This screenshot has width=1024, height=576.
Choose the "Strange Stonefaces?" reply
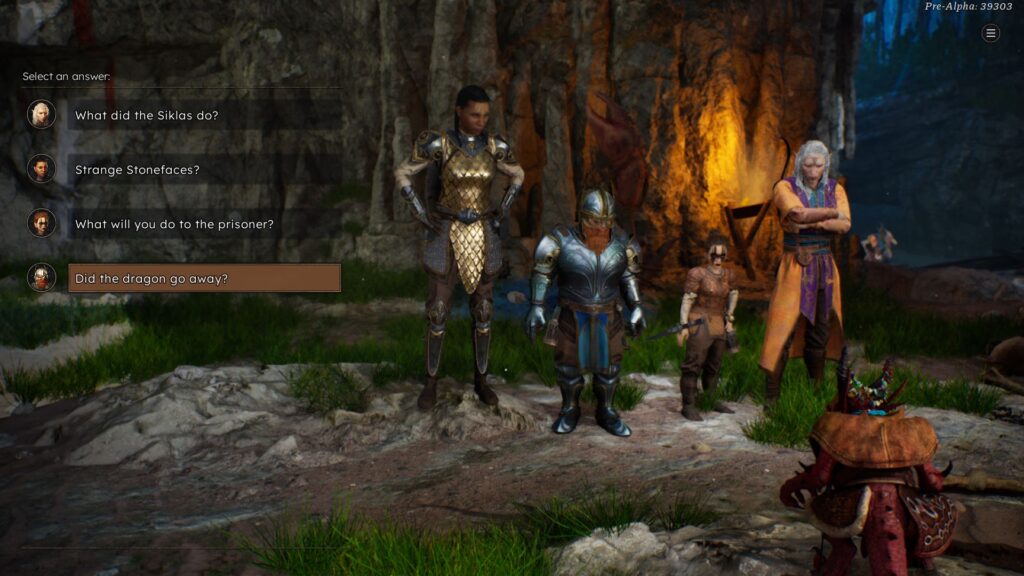click(x=137, y=170)
